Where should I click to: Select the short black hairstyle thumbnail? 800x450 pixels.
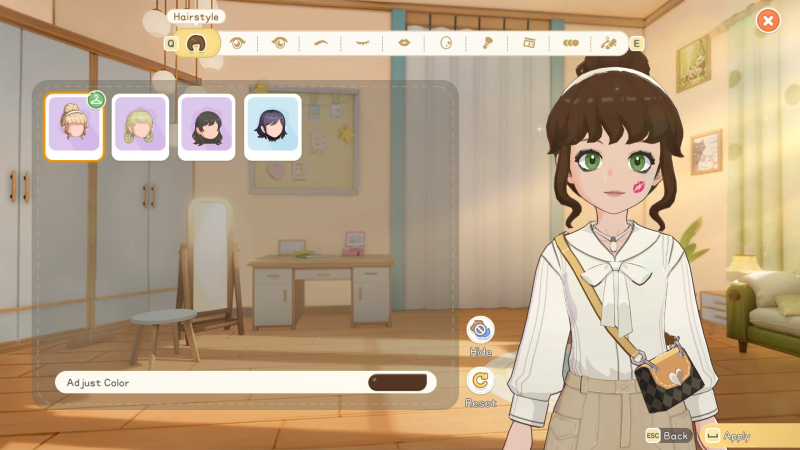click(207, 127)
